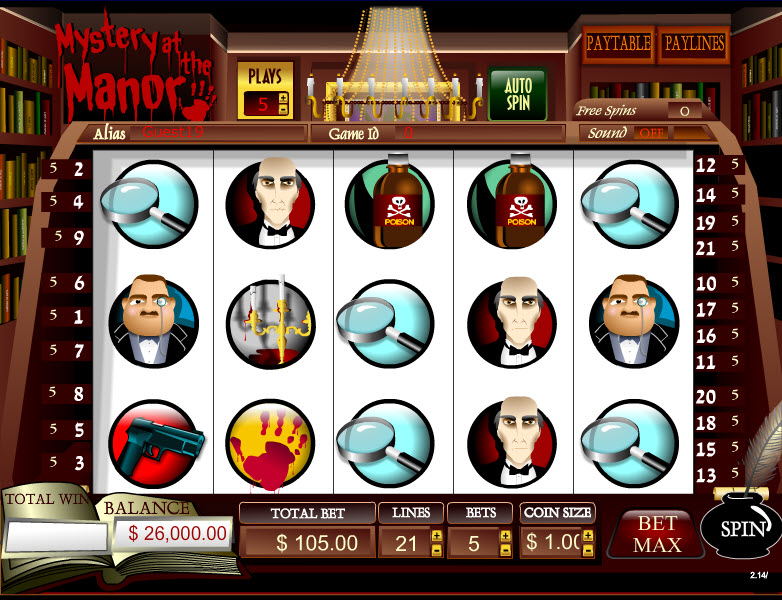This screenshot has height=600, width=782.
Task: Toggle the Sound OFF switch
Action: tap(653, 133)
